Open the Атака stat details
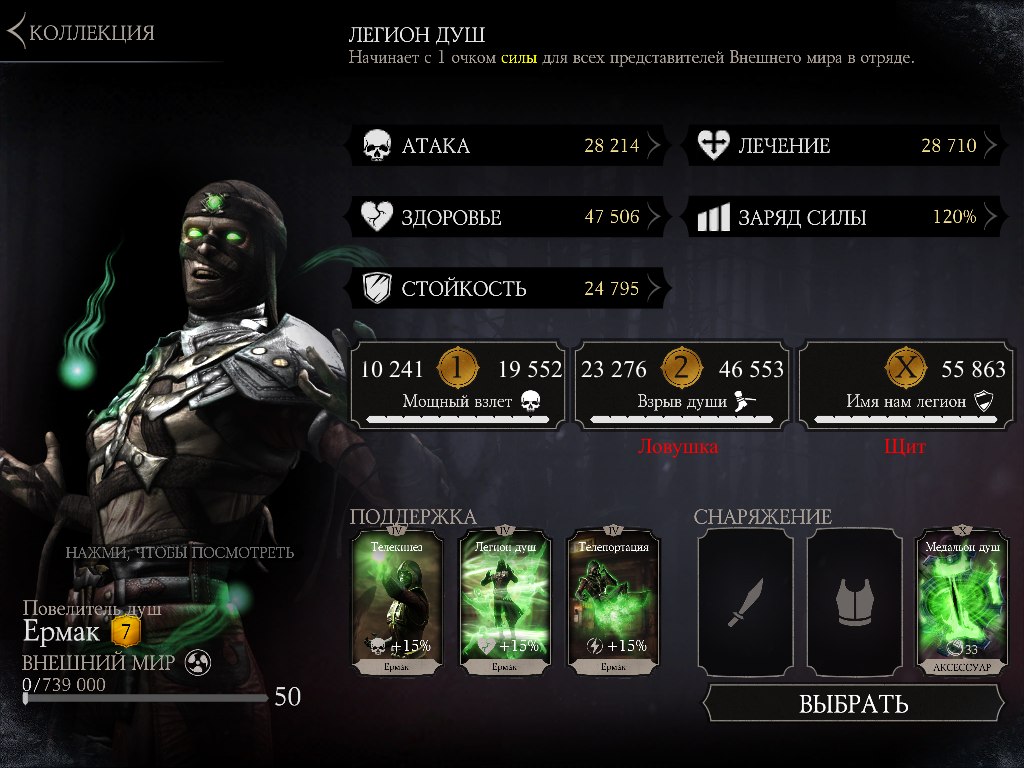Image resolution: width=1024 pixels, height=768 pixels. click(x=506, y=146)
